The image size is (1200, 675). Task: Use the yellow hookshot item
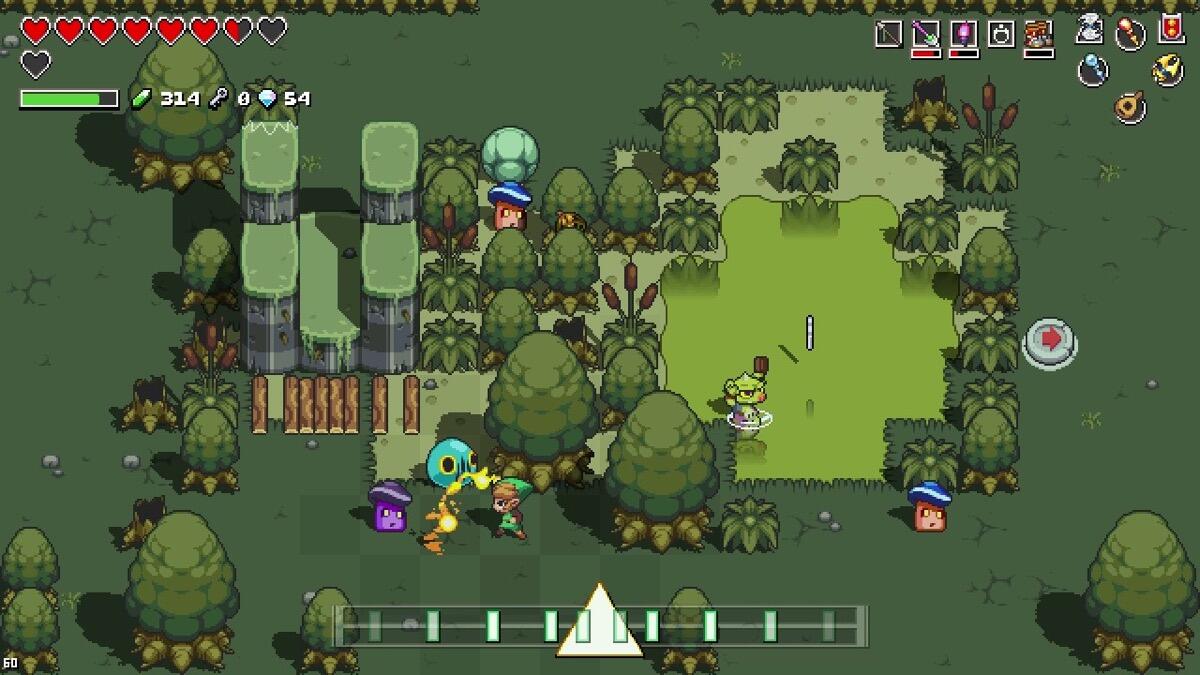pos(1168,69)
